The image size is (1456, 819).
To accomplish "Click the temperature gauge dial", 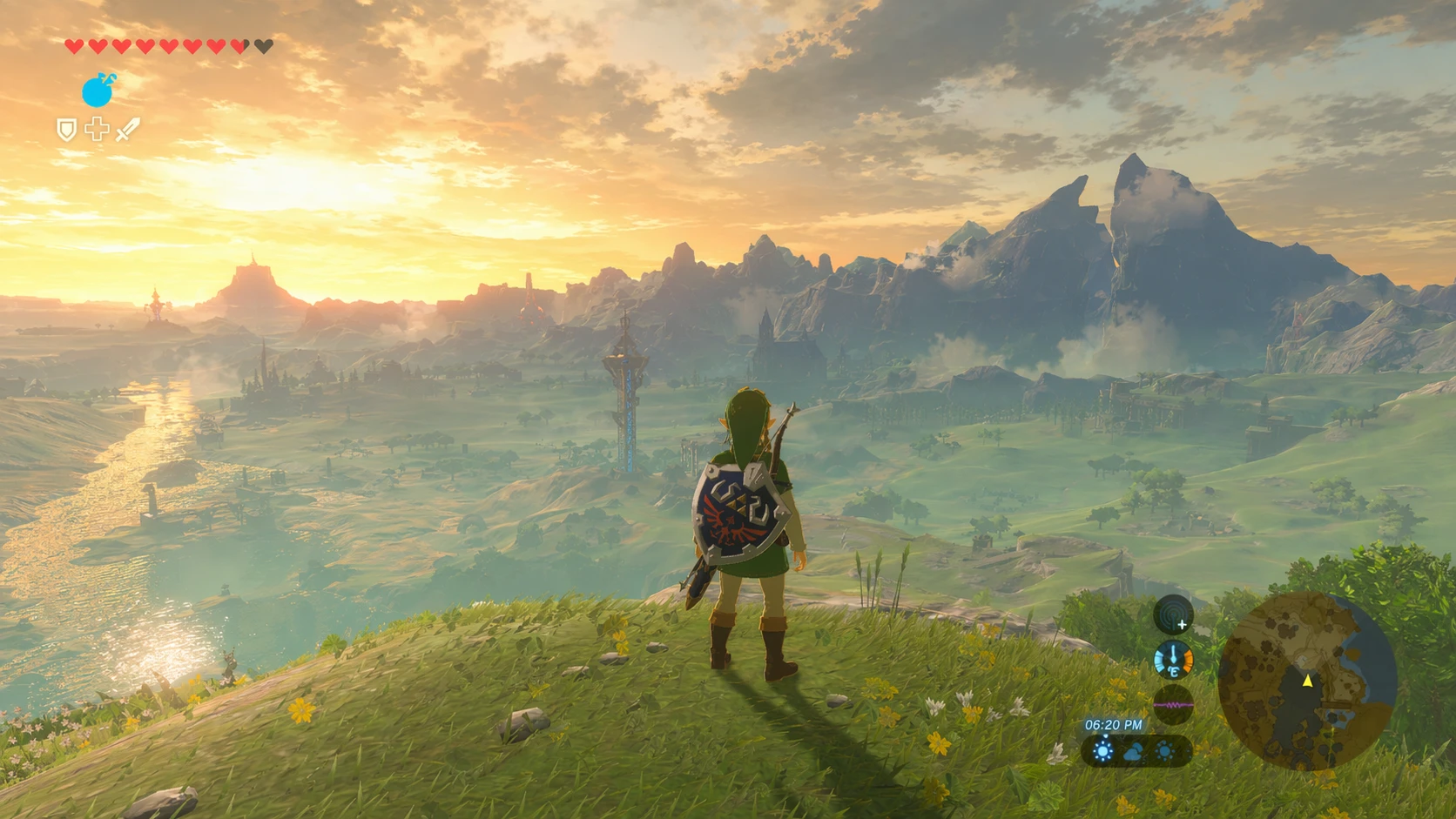I will coord(1173,660).
